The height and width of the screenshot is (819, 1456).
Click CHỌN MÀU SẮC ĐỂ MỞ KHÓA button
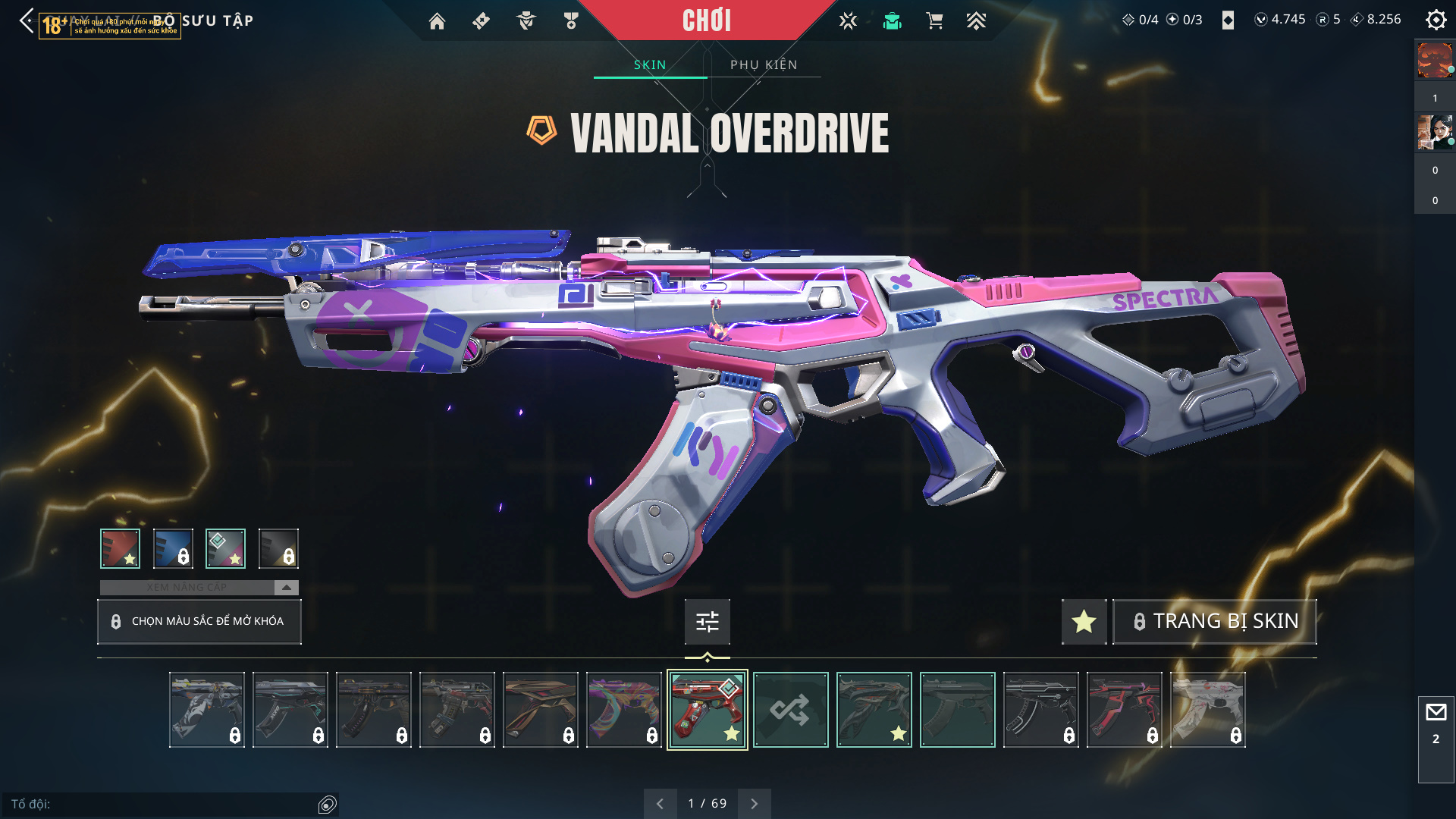click(199, 622)
